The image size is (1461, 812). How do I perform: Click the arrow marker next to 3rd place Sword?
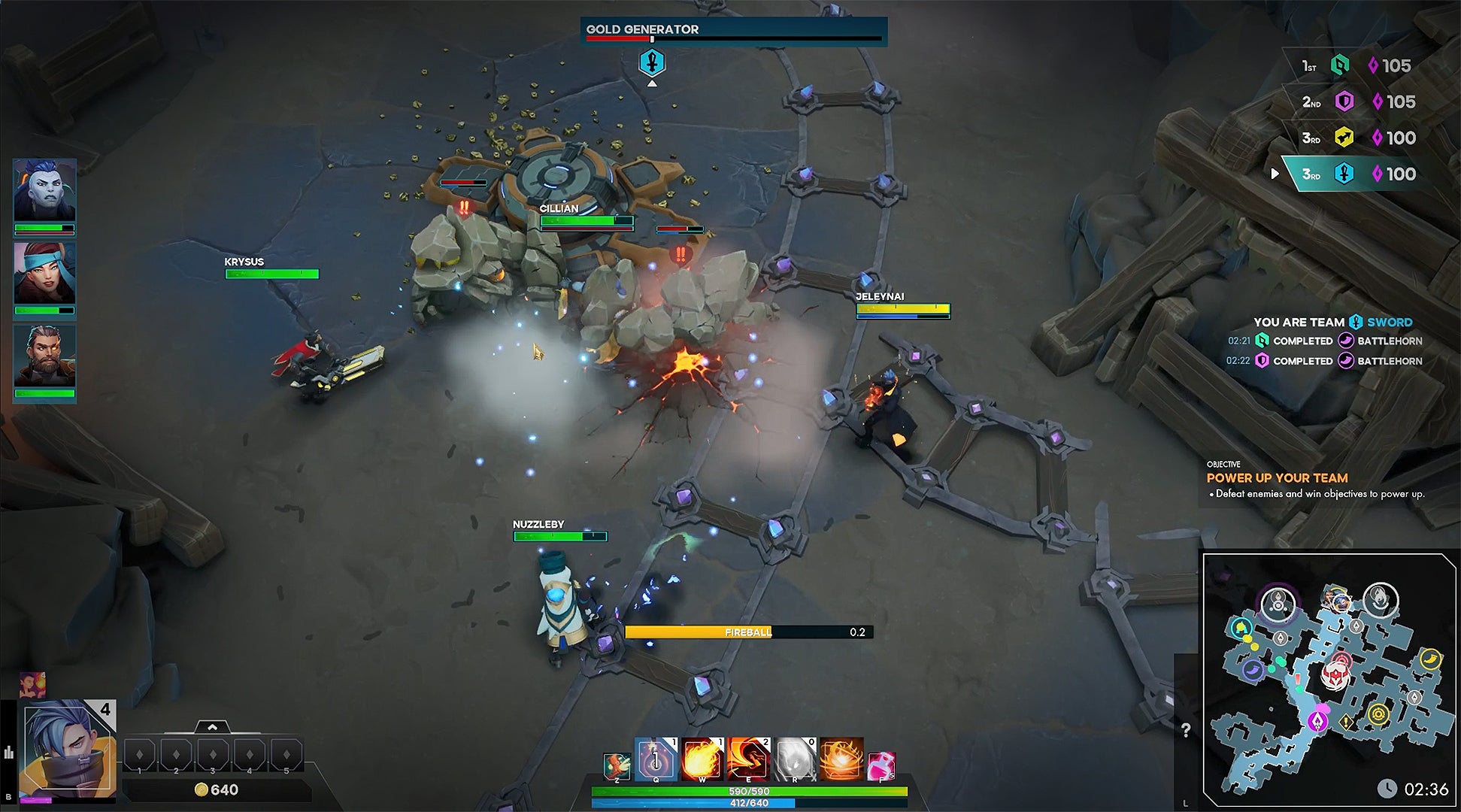(1275, 172)
